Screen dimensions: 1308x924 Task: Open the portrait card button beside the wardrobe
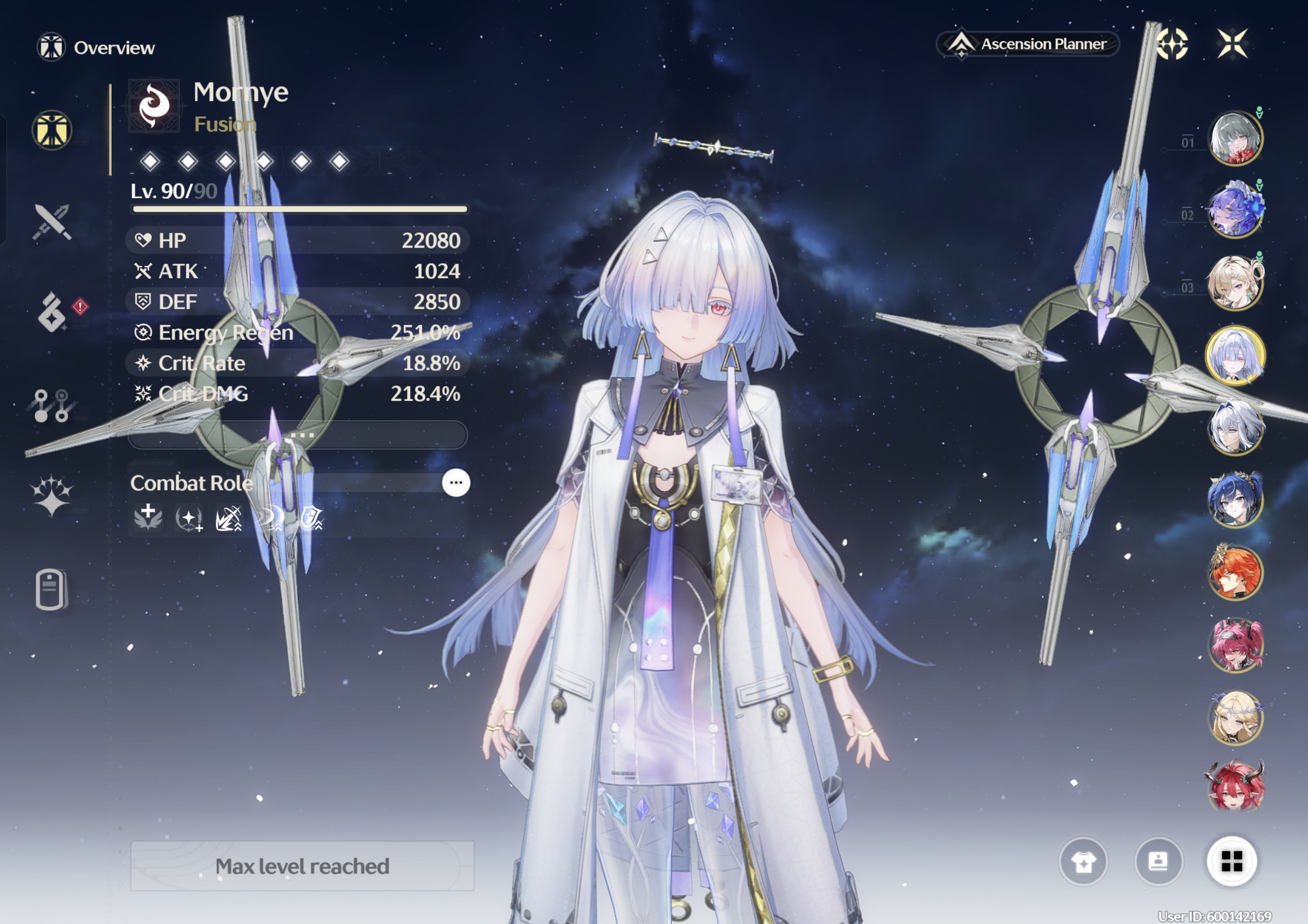pos(1158,861)
